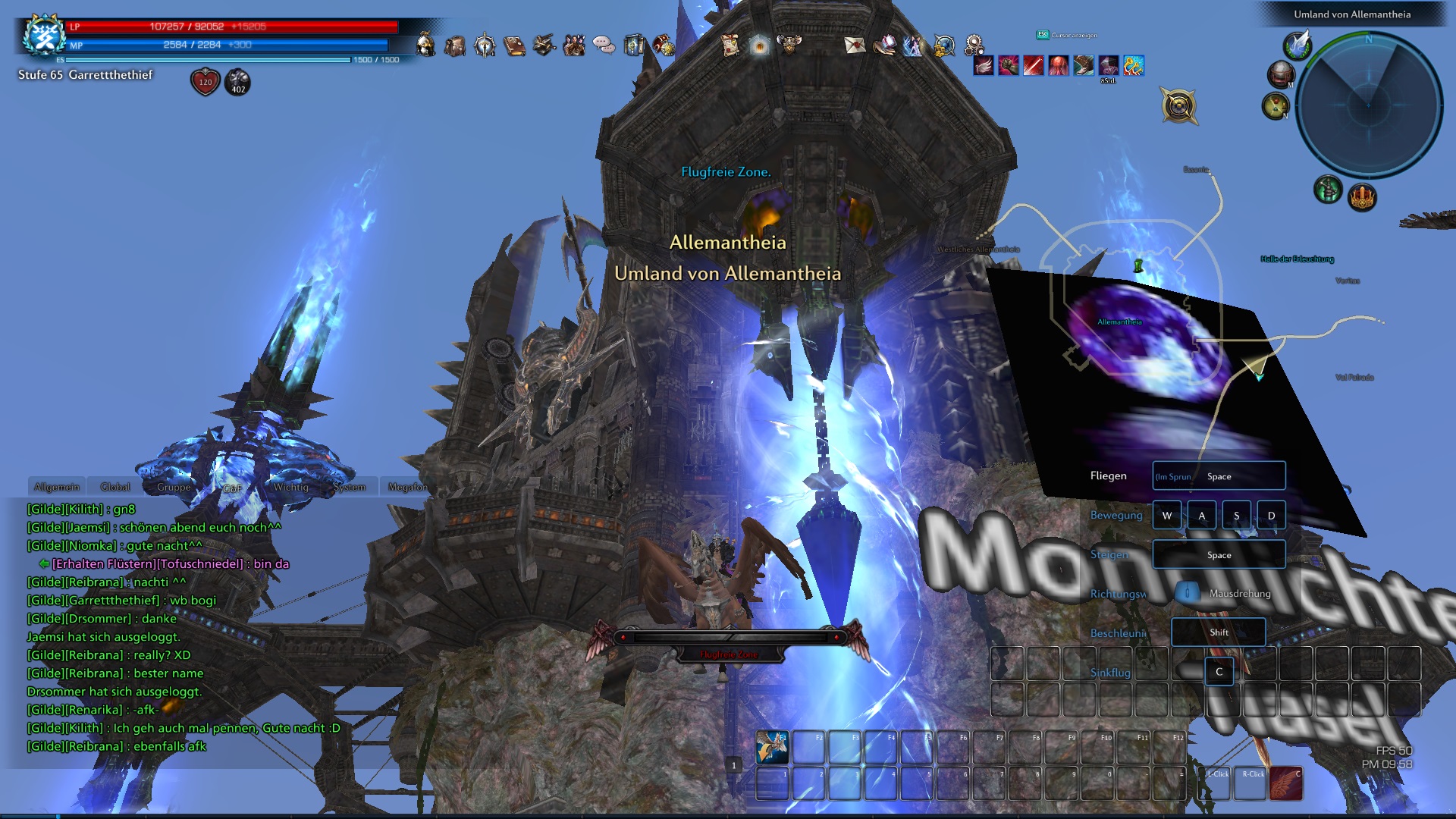Open the anvil crafting icon

click(x=544, y=45)
